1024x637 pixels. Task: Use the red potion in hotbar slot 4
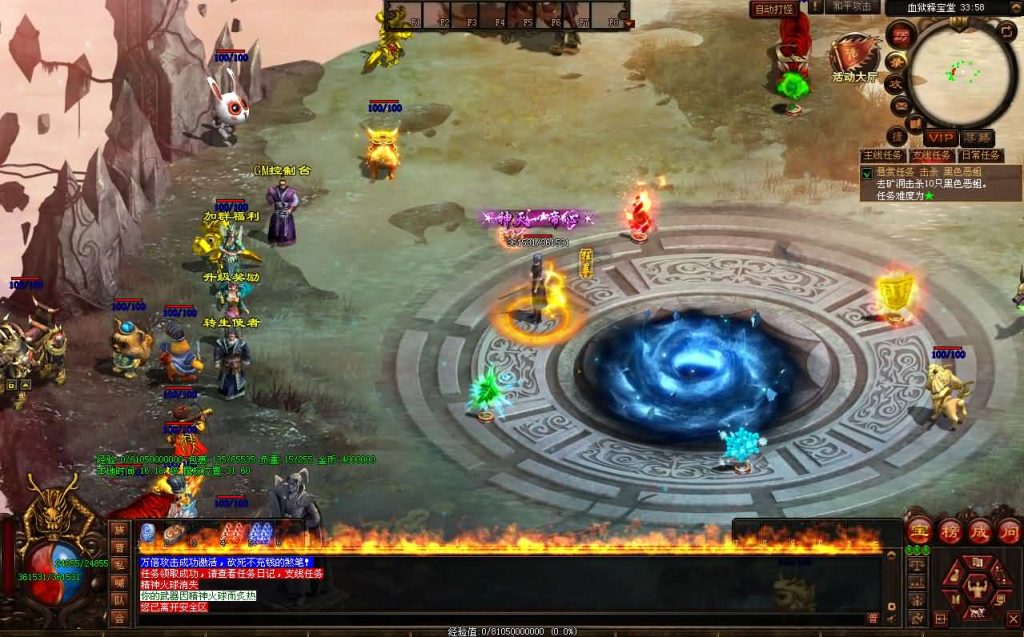[x=232, y=533]
